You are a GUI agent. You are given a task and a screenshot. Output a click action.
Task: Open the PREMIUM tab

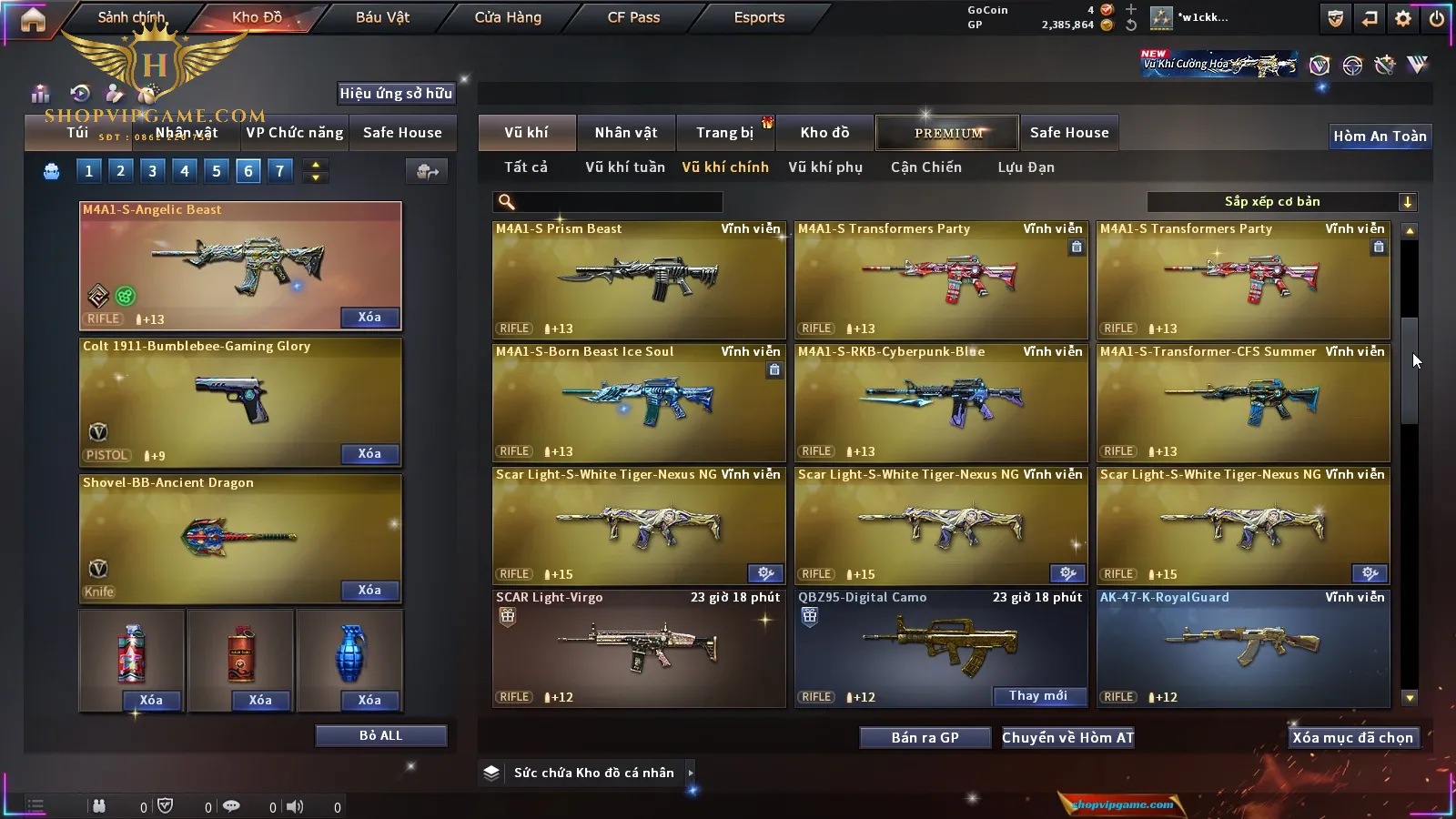click(x=947, y=133)
